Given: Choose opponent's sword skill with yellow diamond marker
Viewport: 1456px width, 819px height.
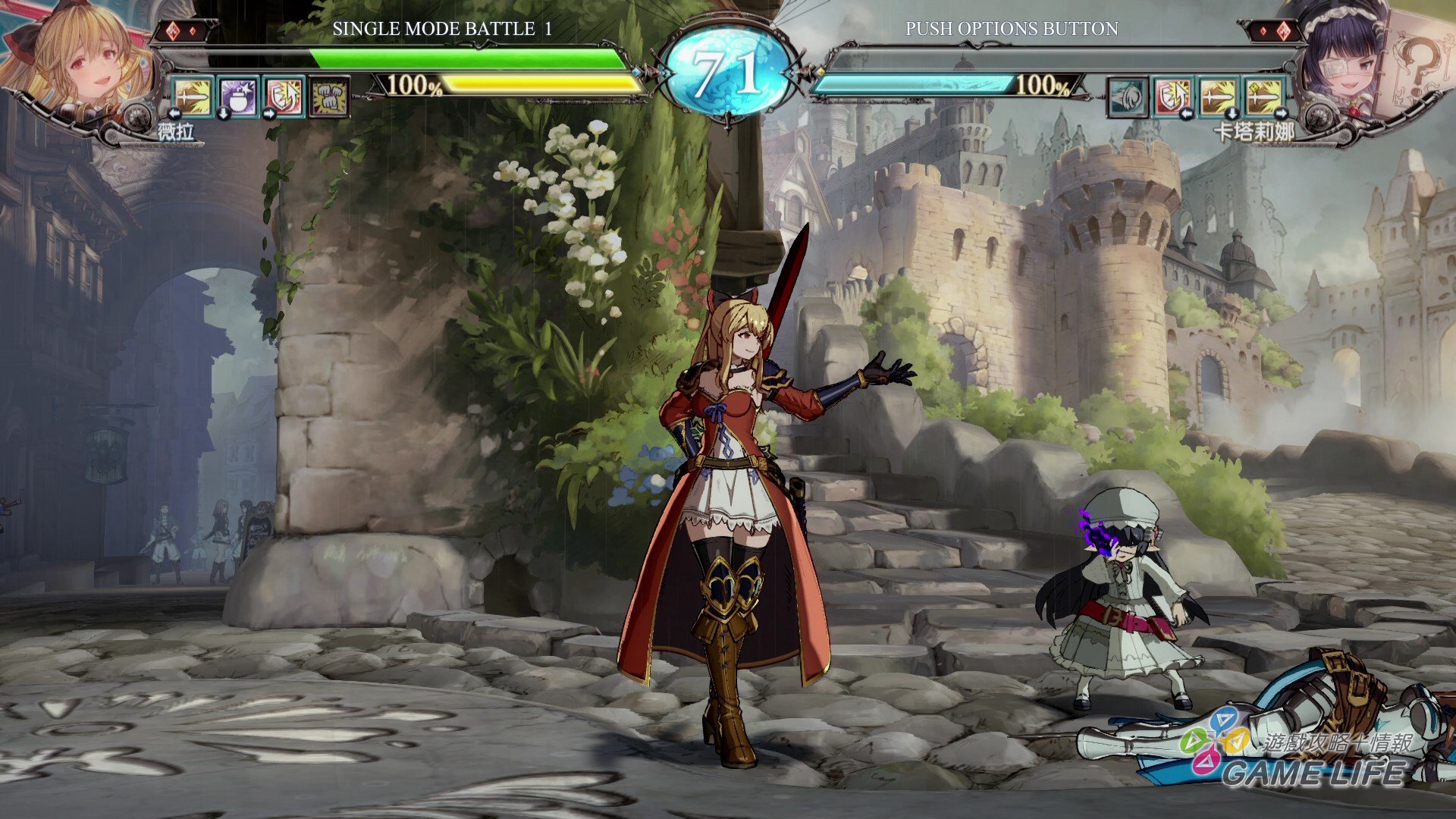Looking at the screenshot, I should (1264, 97).
